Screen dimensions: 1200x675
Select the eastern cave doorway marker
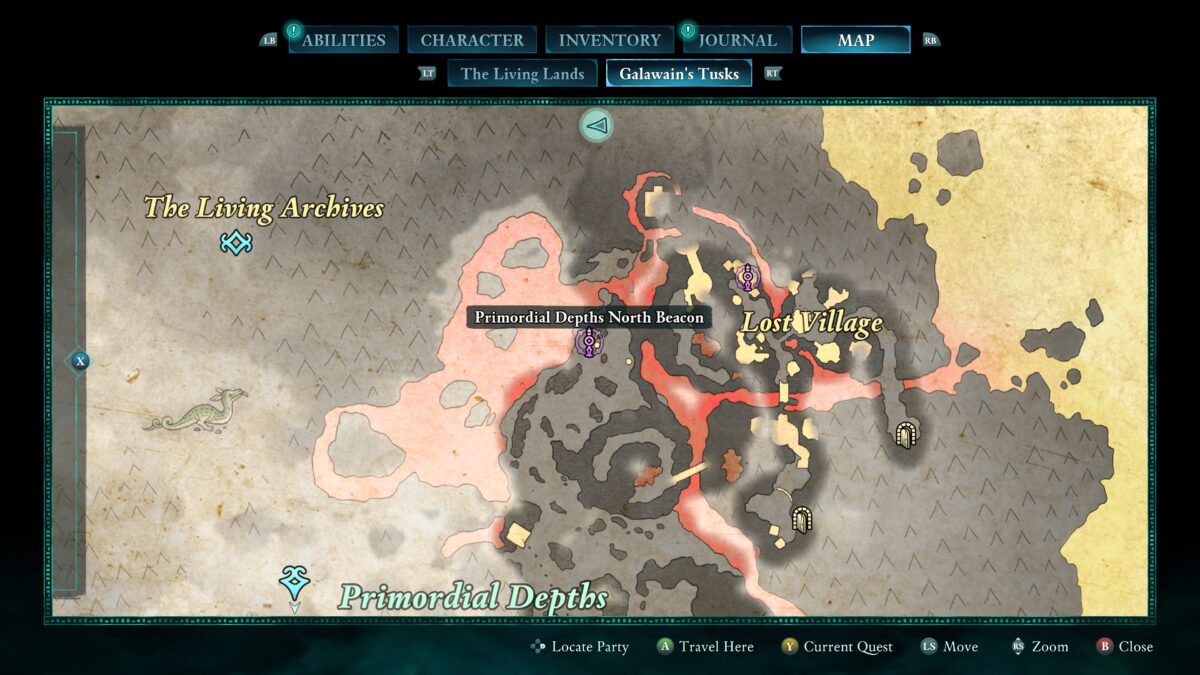coord(906,435)
